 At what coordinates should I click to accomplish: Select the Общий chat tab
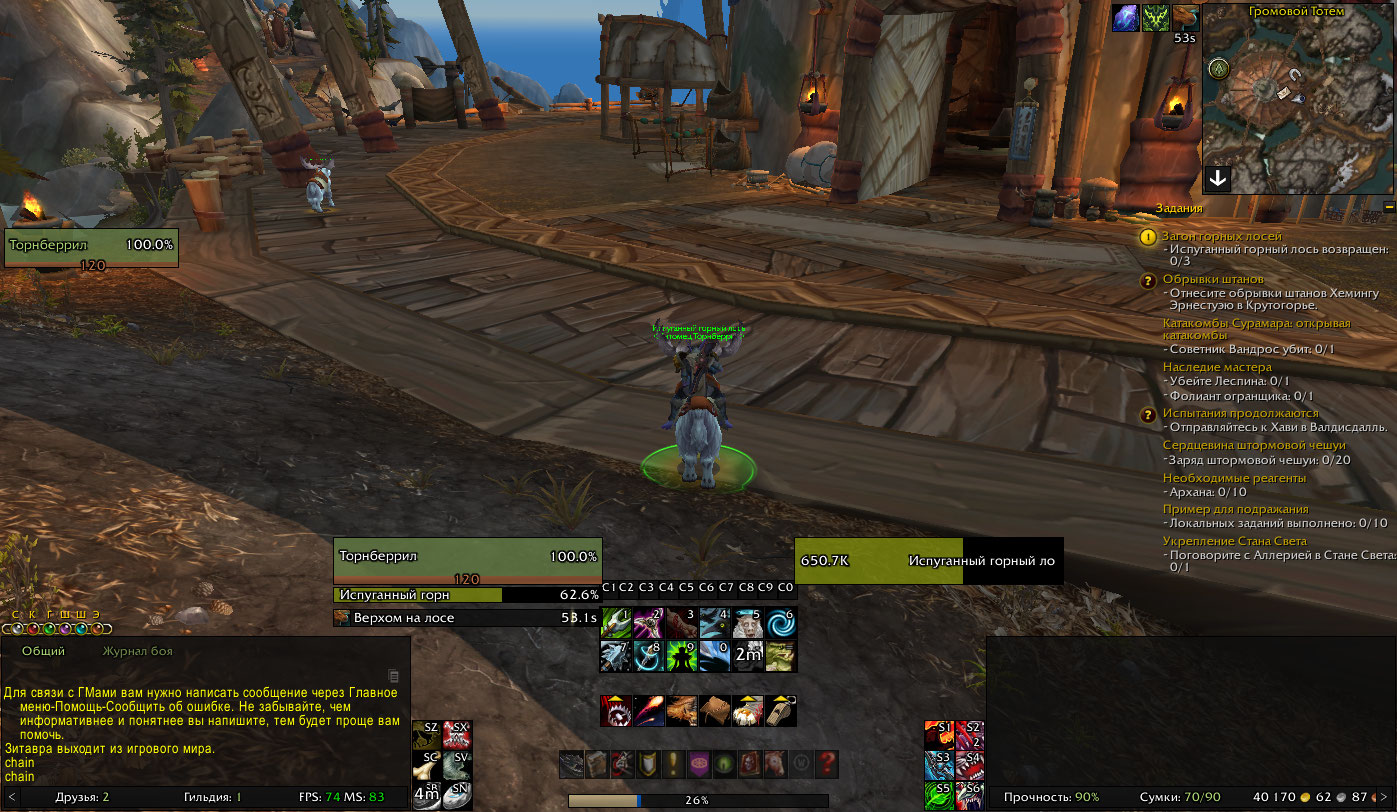tap(43, 651)
